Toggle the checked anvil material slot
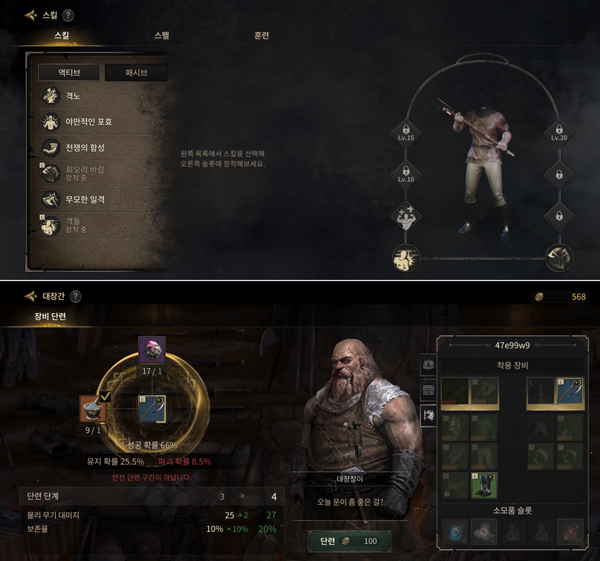 pos(93,409)
